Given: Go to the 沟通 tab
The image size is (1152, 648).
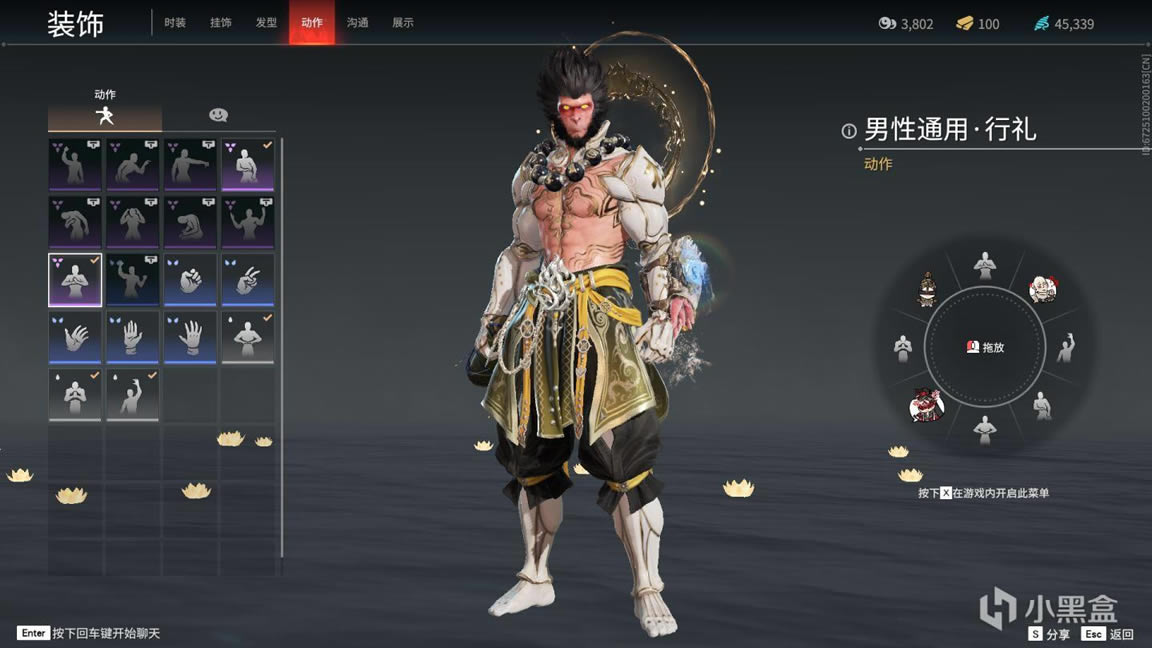Looking at the screenshot, I should (x=357, y=23).
